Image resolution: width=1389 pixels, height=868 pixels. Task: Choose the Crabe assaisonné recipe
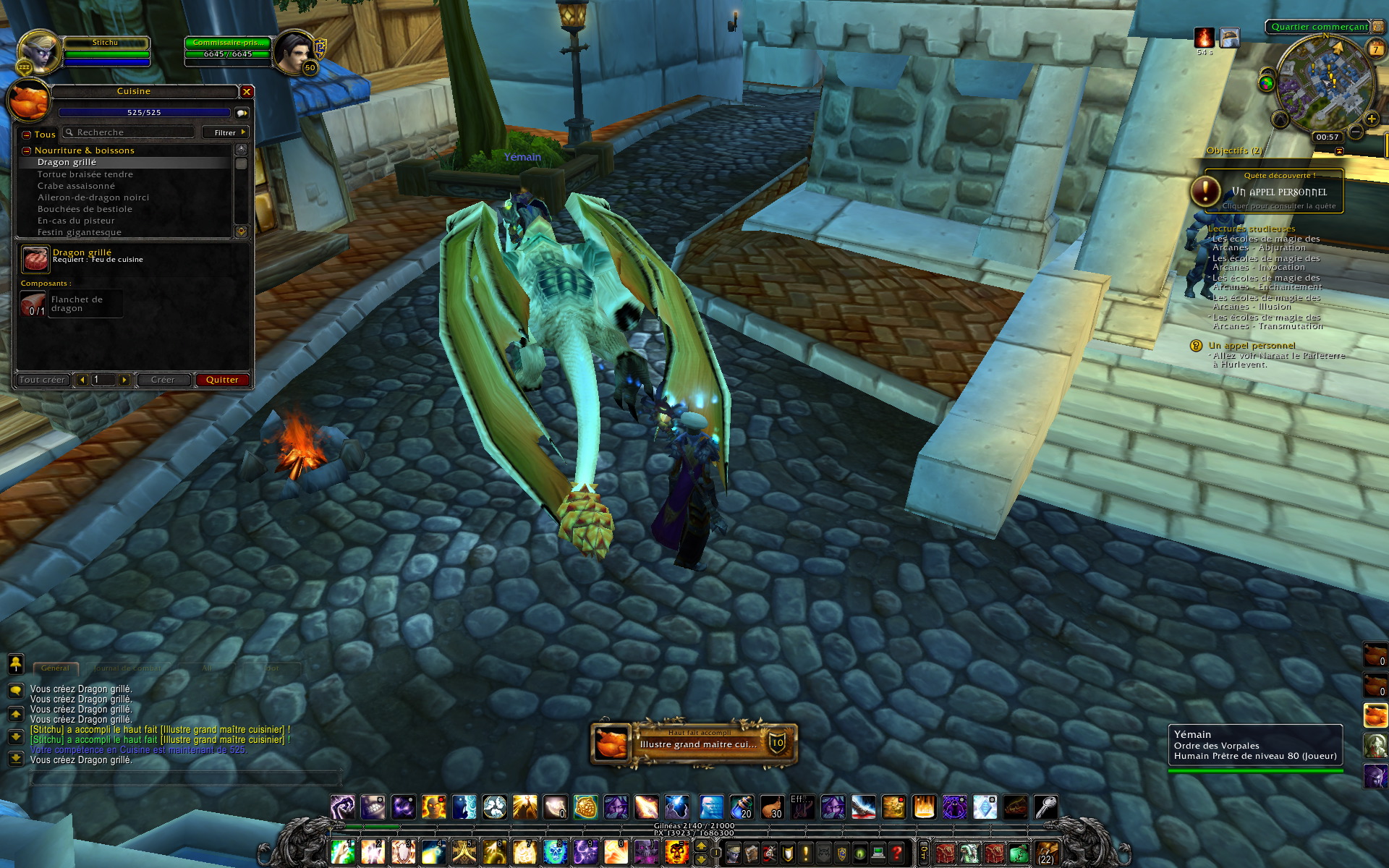76,186
